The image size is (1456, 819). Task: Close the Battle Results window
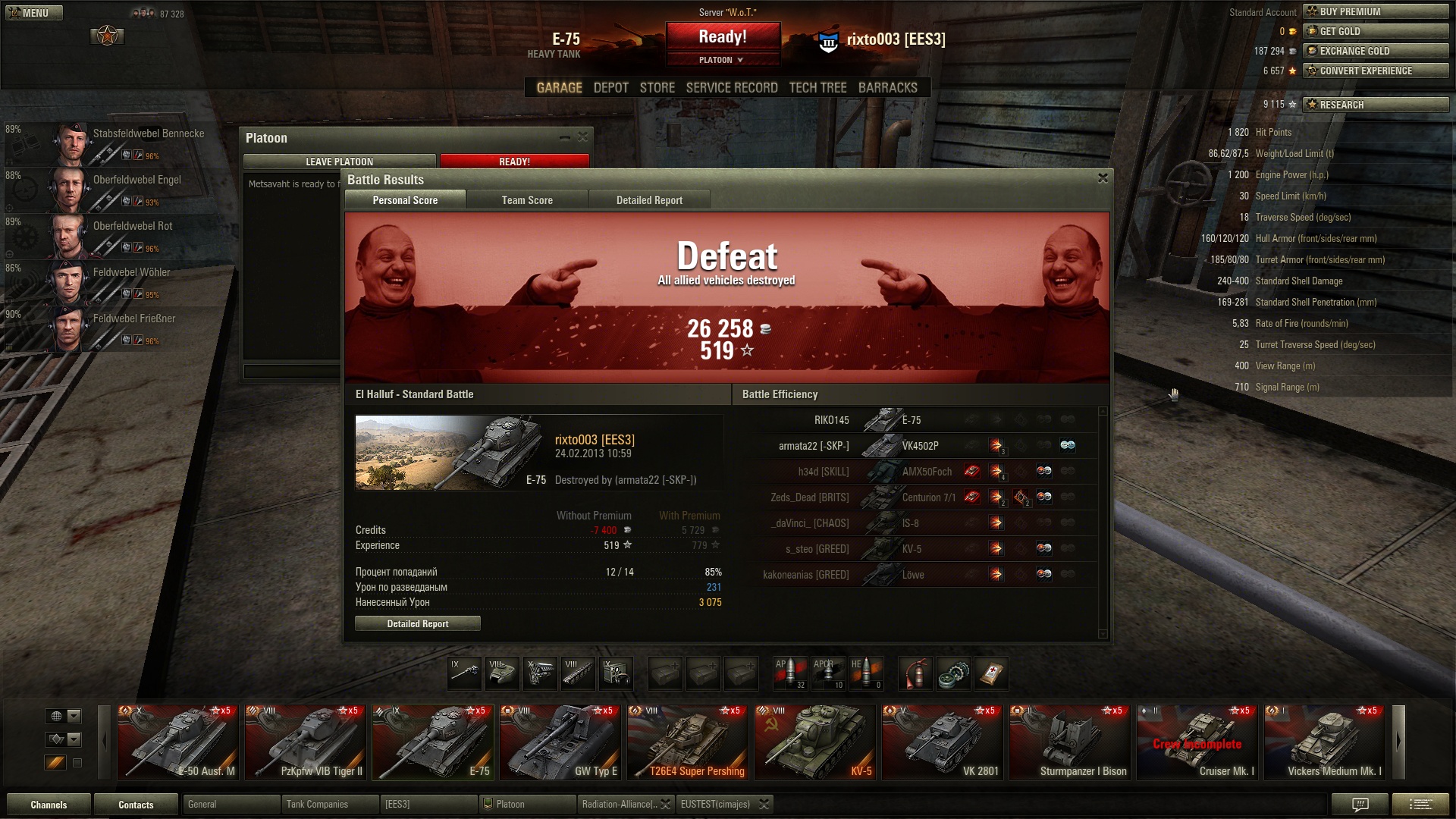pos(1103,178)
